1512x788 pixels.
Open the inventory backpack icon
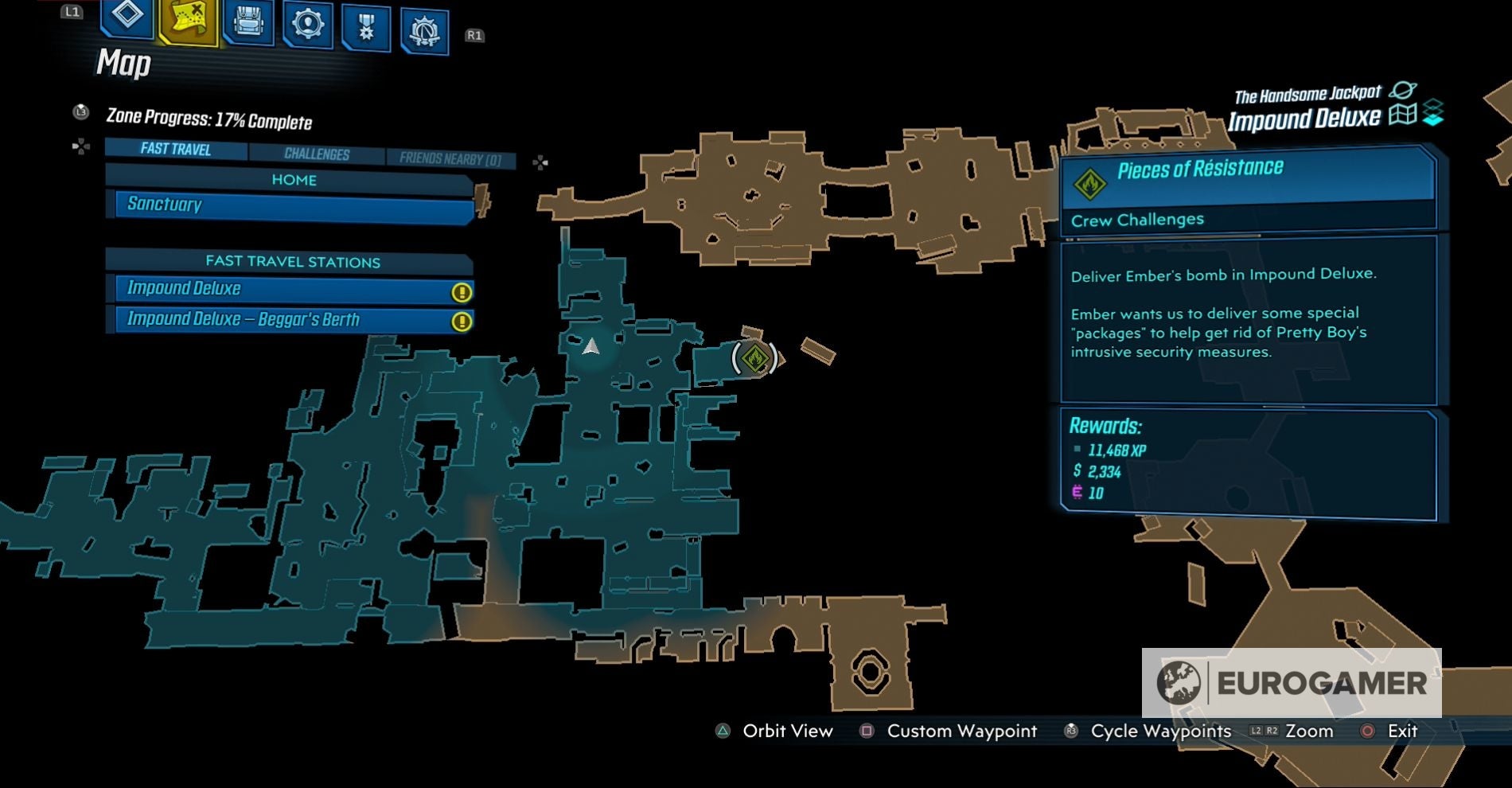tap(247, 24)
